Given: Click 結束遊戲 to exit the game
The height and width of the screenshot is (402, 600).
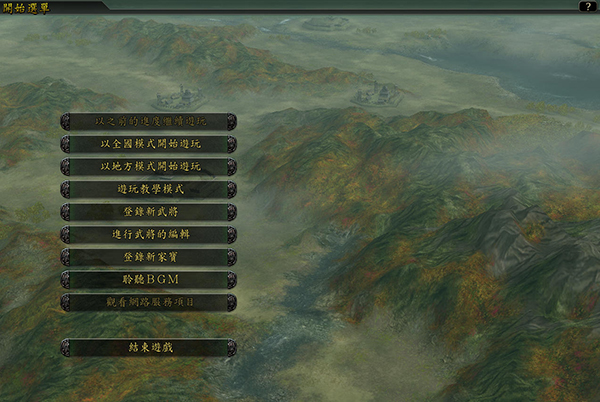Looking at the screenshot, I should 149,347.
